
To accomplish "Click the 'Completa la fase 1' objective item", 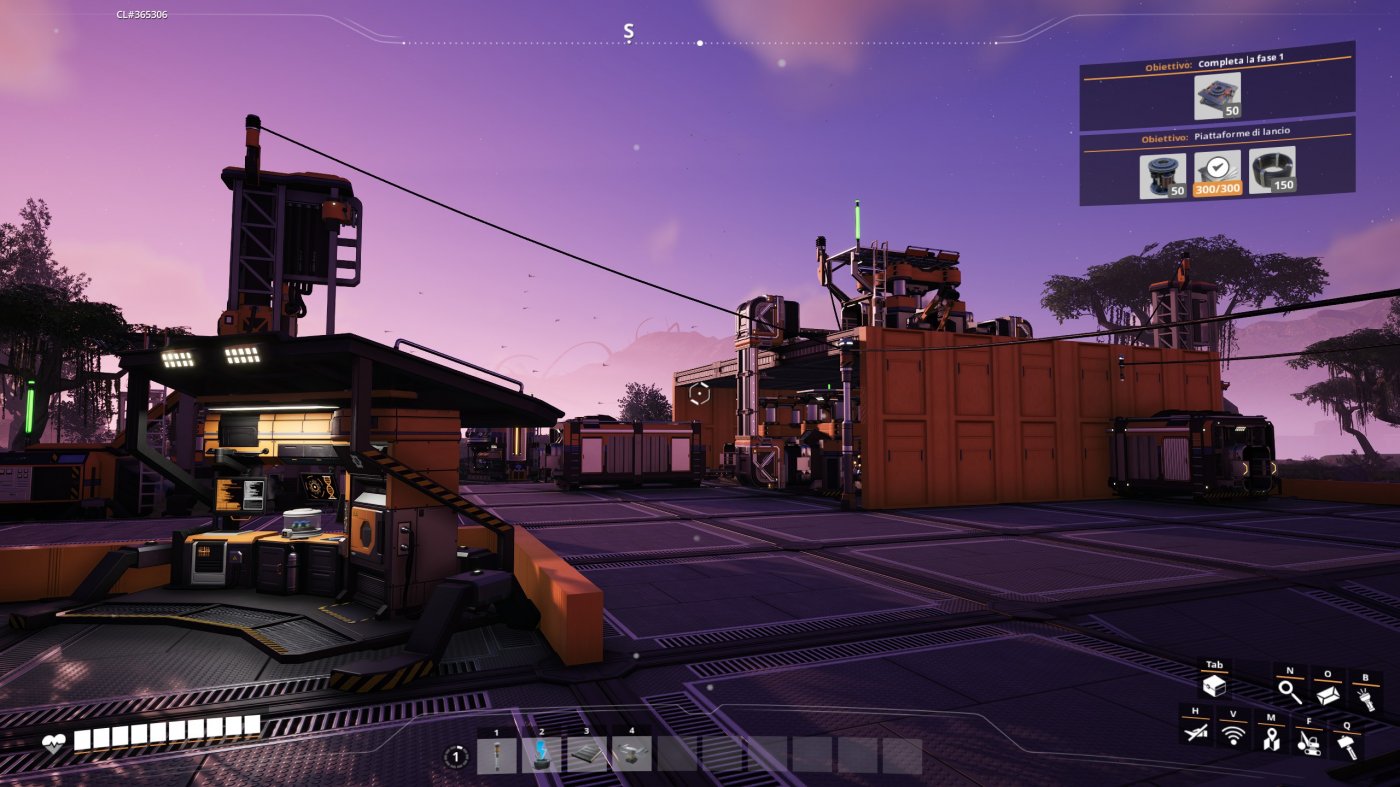I will 1217,96.
